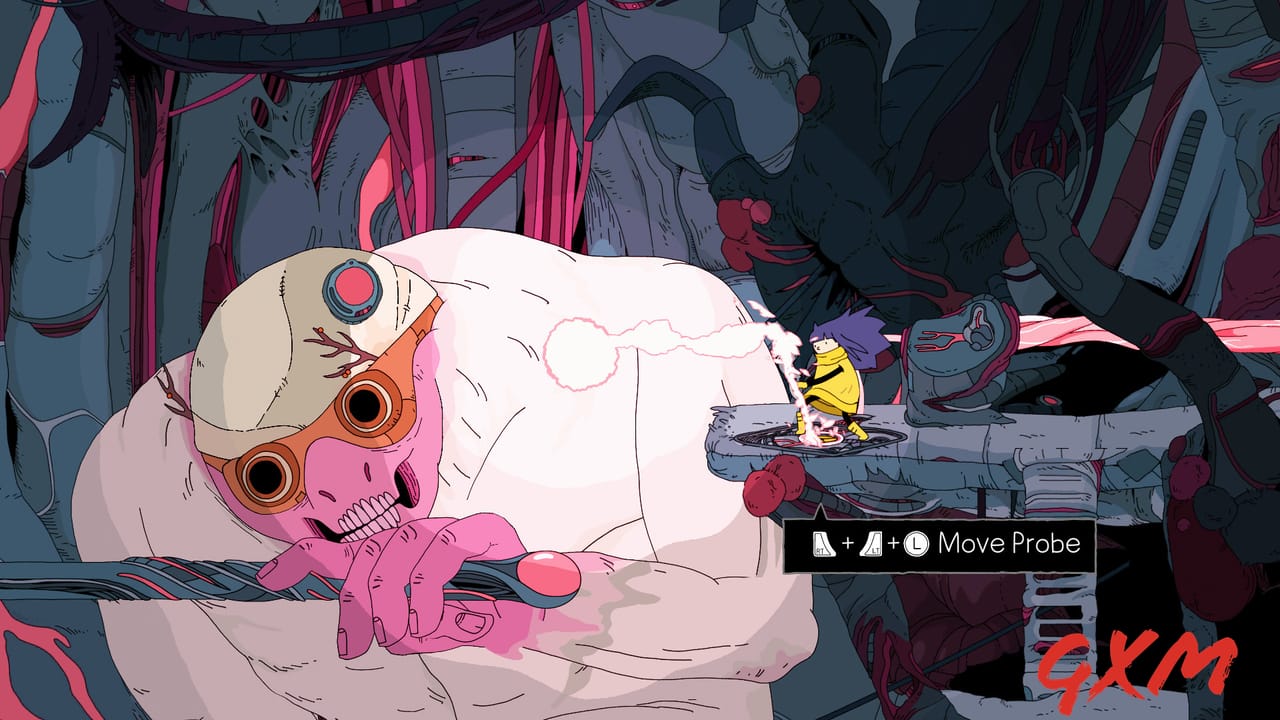Click the Move Probe text label
This screenshot has width=1280, height=720.
[1010, 543]
